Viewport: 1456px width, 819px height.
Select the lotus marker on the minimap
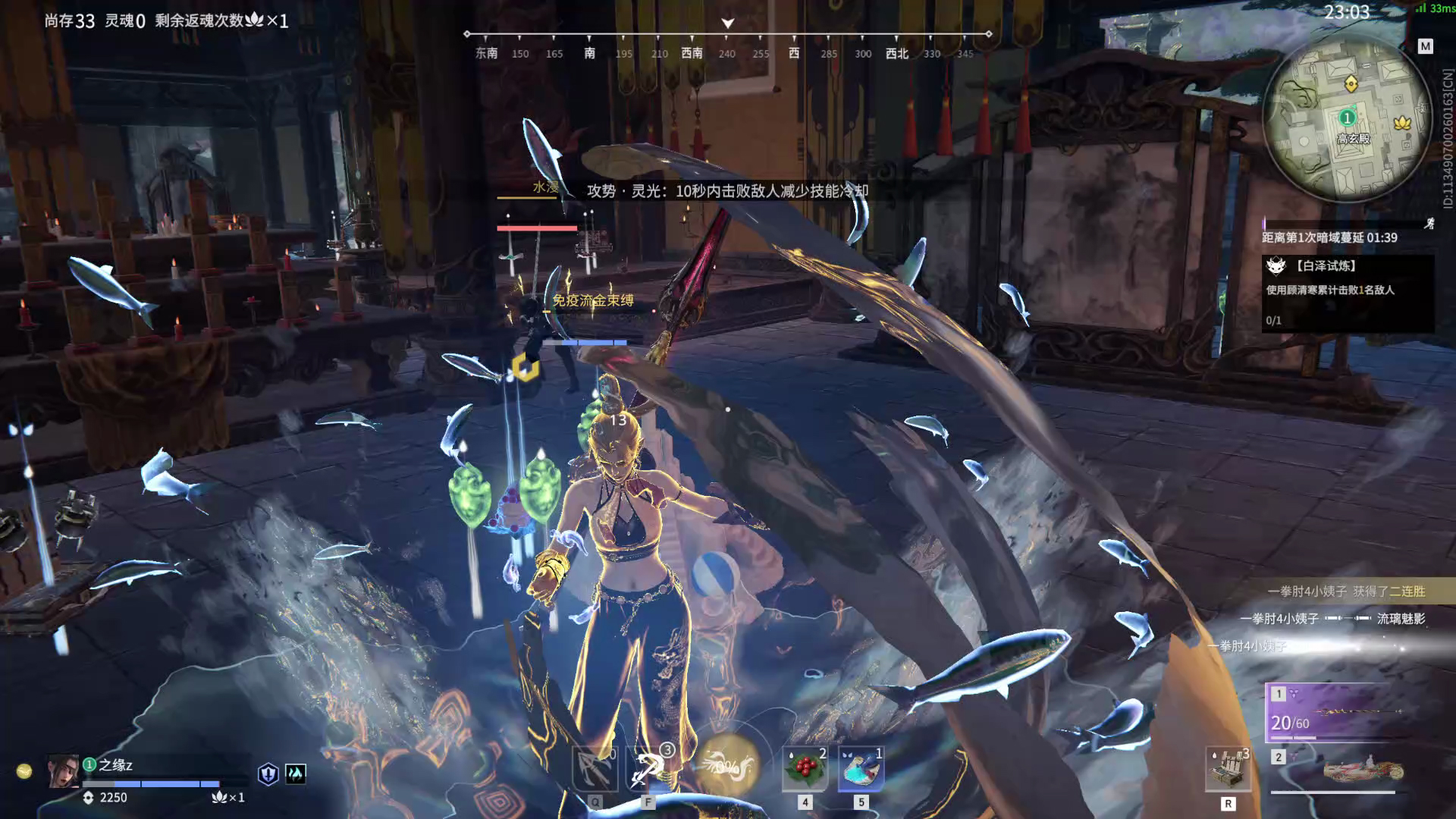coord(1401,123)
